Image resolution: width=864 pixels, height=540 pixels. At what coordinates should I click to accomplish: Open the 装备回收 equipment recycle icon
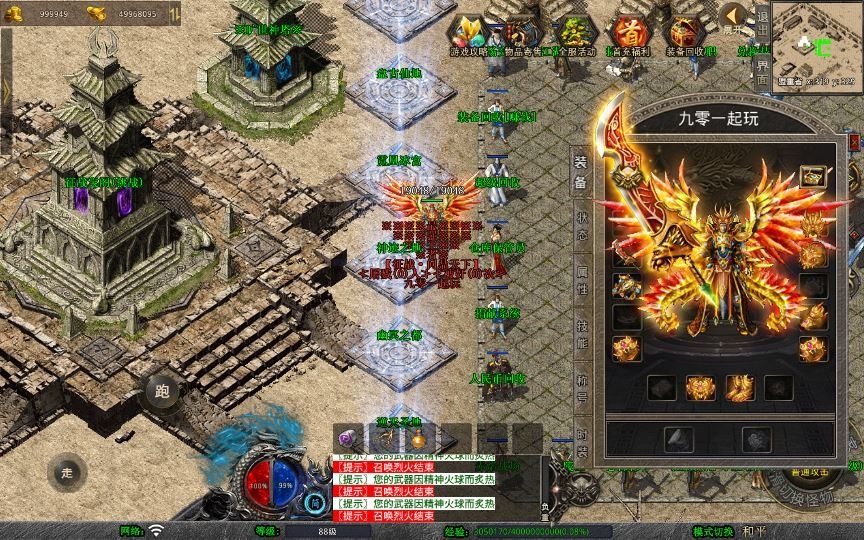(686, 34)
